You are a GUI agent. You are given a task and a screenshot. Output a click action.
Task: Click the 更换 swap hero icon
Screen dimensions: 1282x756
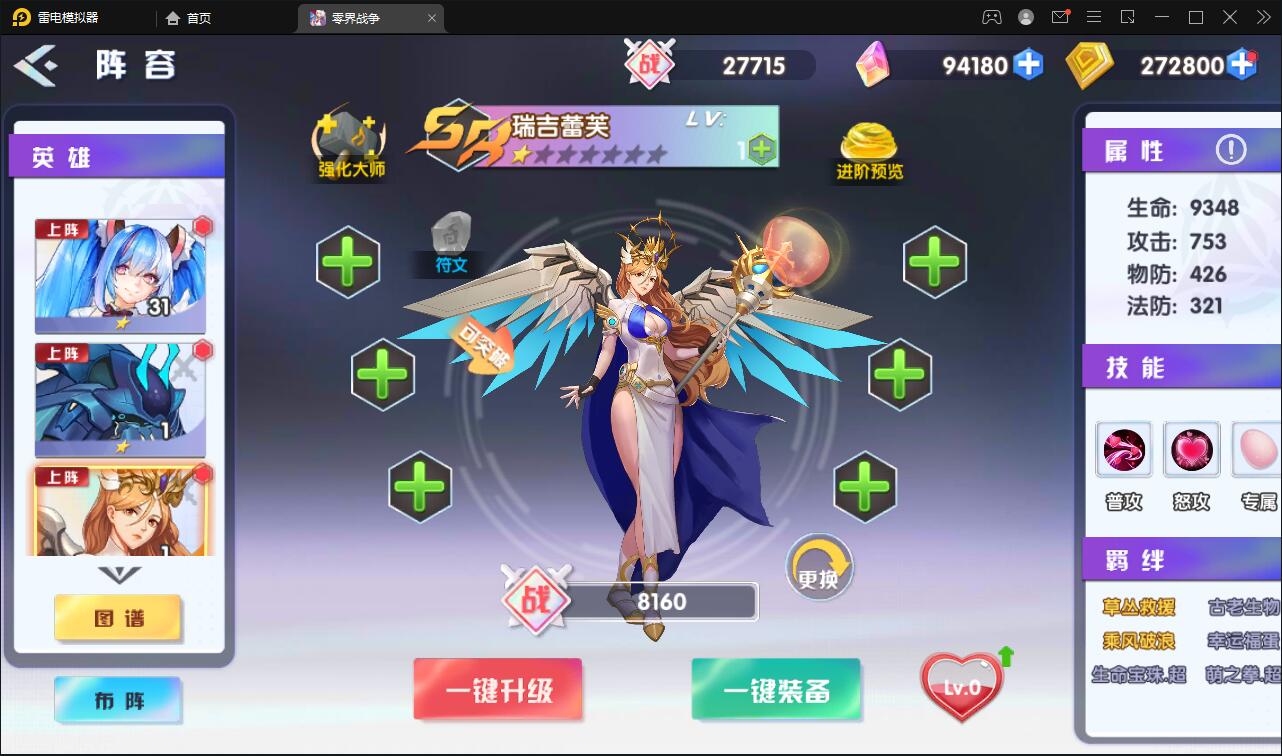(819, 566)
